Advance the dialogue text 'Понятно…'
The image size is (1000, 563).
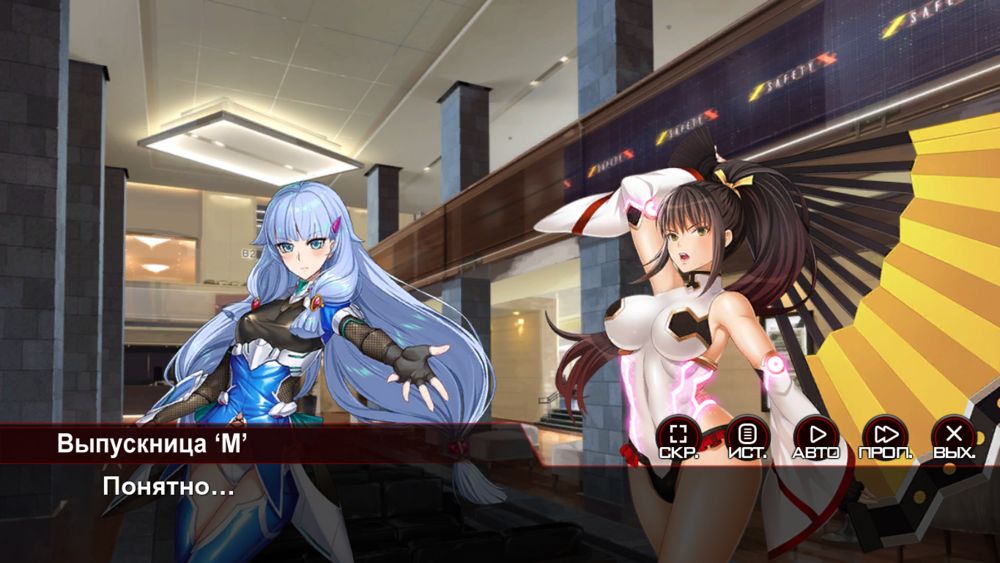[168, 489]
